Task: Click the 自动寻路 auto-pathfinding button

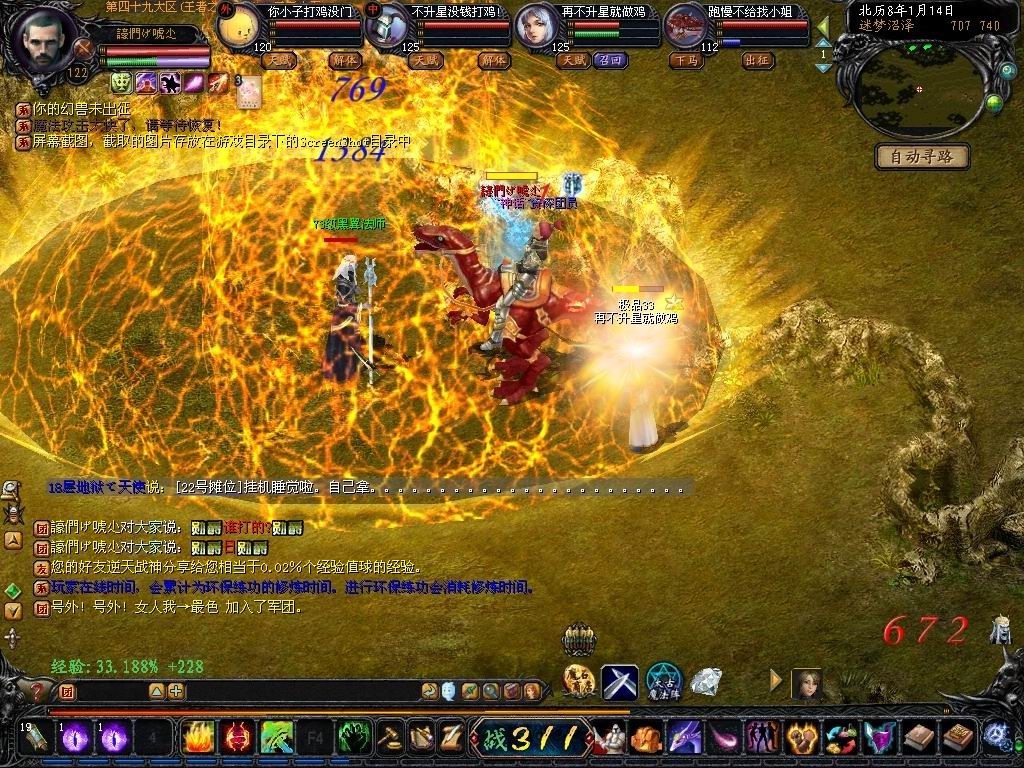Action: (922, 156)
